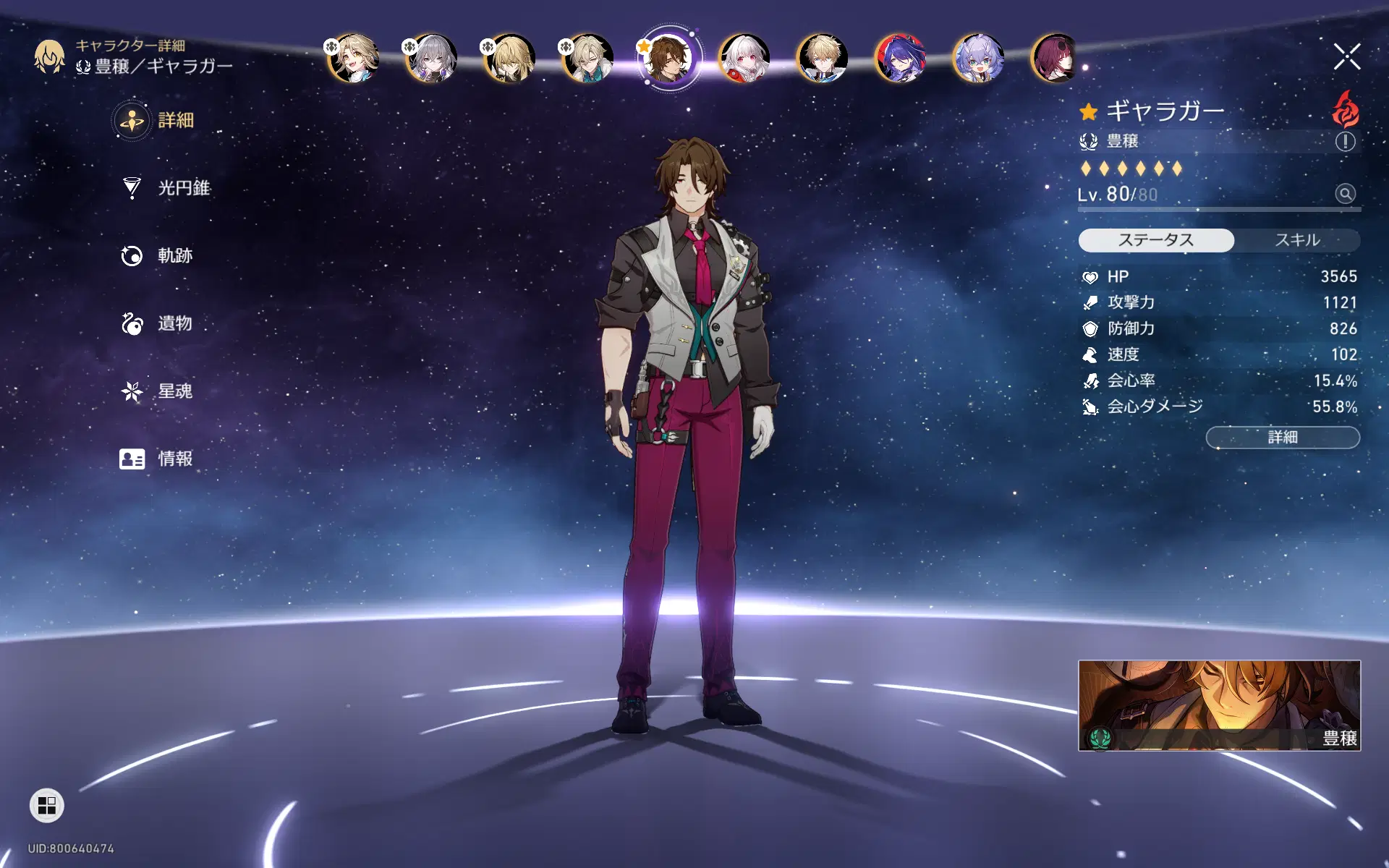1389x868 pixels.
Task: Switch to the ステータス status tab
Action: pos(1156,240)
